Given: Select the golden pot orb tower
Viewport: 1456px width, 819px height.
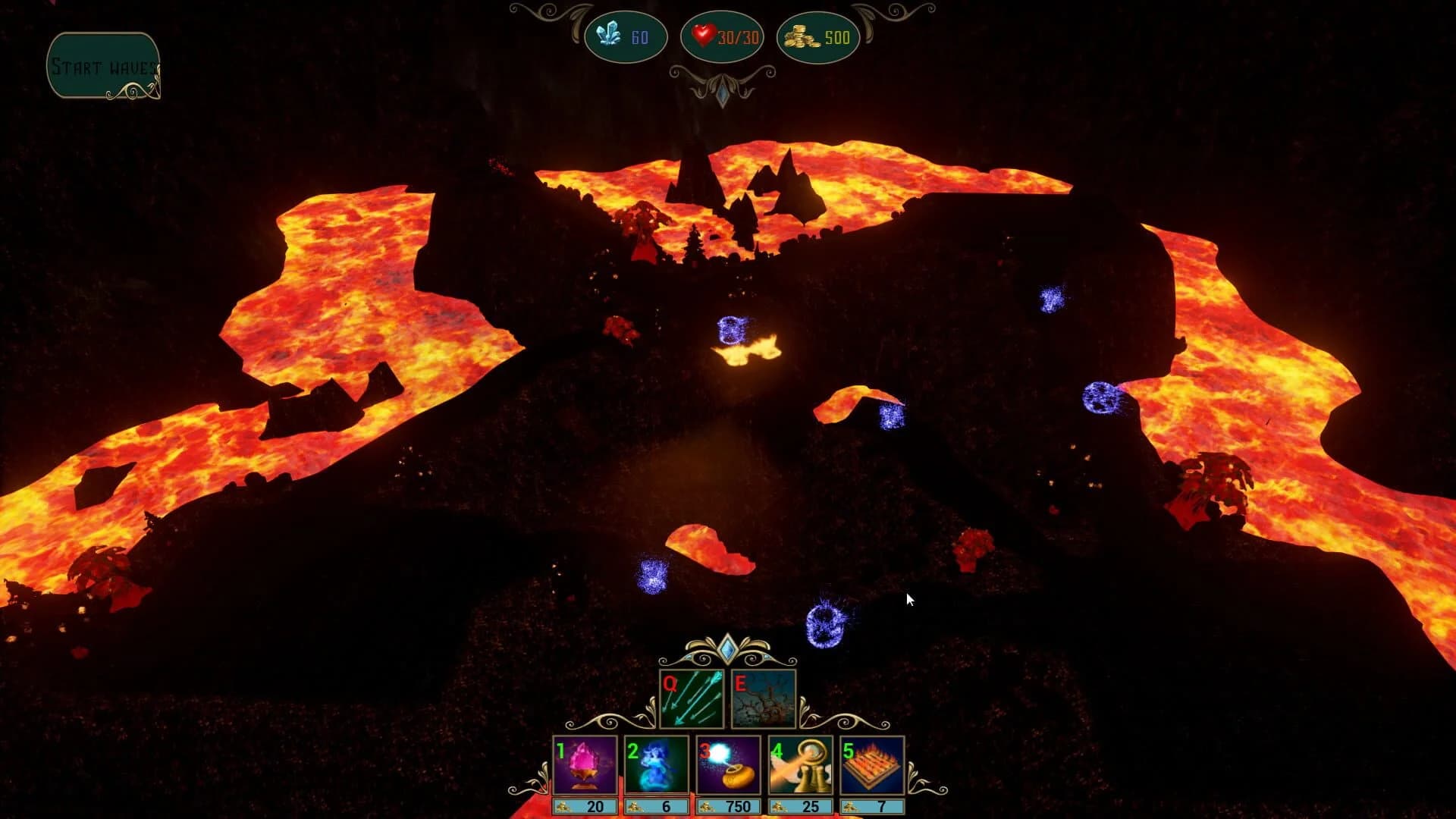Looking at the screenshot, I should (x=728, y=766).
